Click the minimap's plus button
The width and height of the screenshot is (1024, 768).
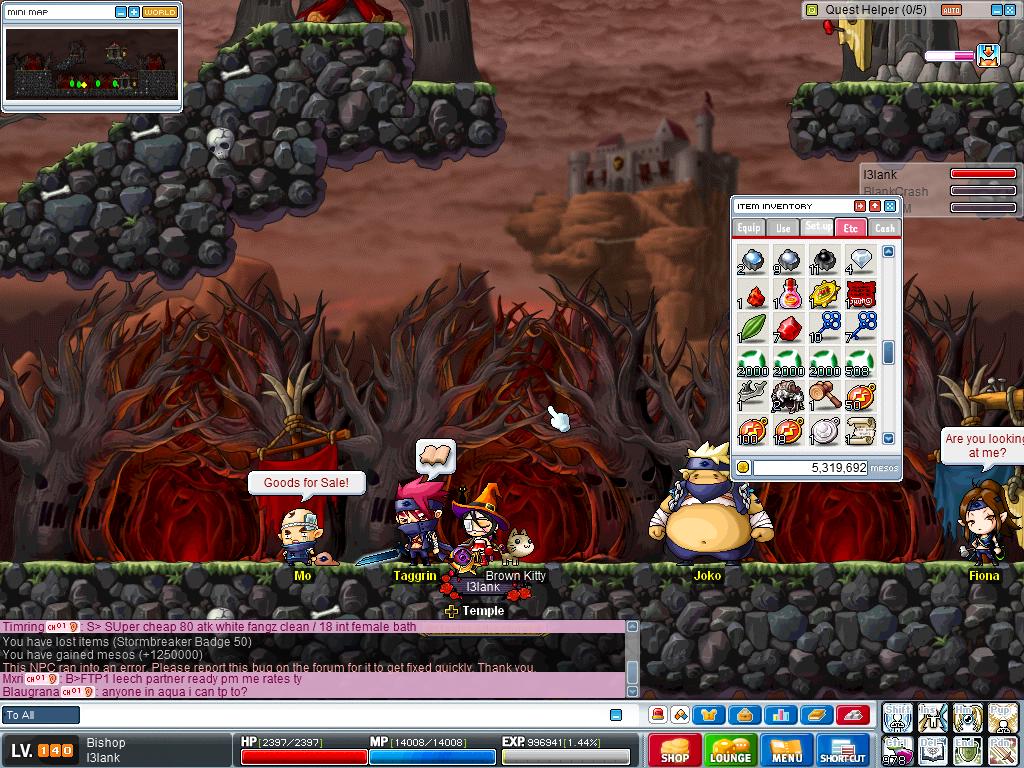134,12
